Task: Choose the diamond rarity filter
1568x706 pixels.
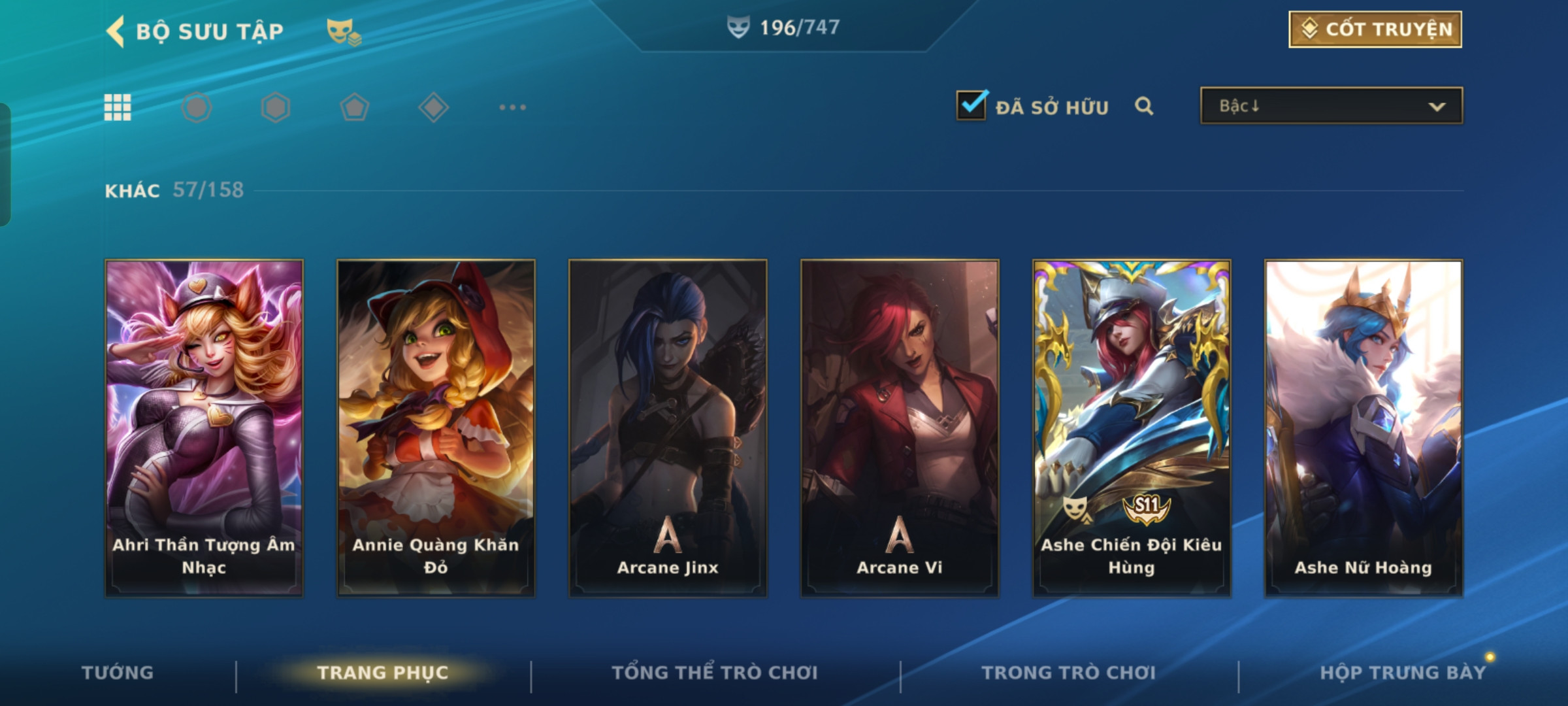Action: (433, 107)
